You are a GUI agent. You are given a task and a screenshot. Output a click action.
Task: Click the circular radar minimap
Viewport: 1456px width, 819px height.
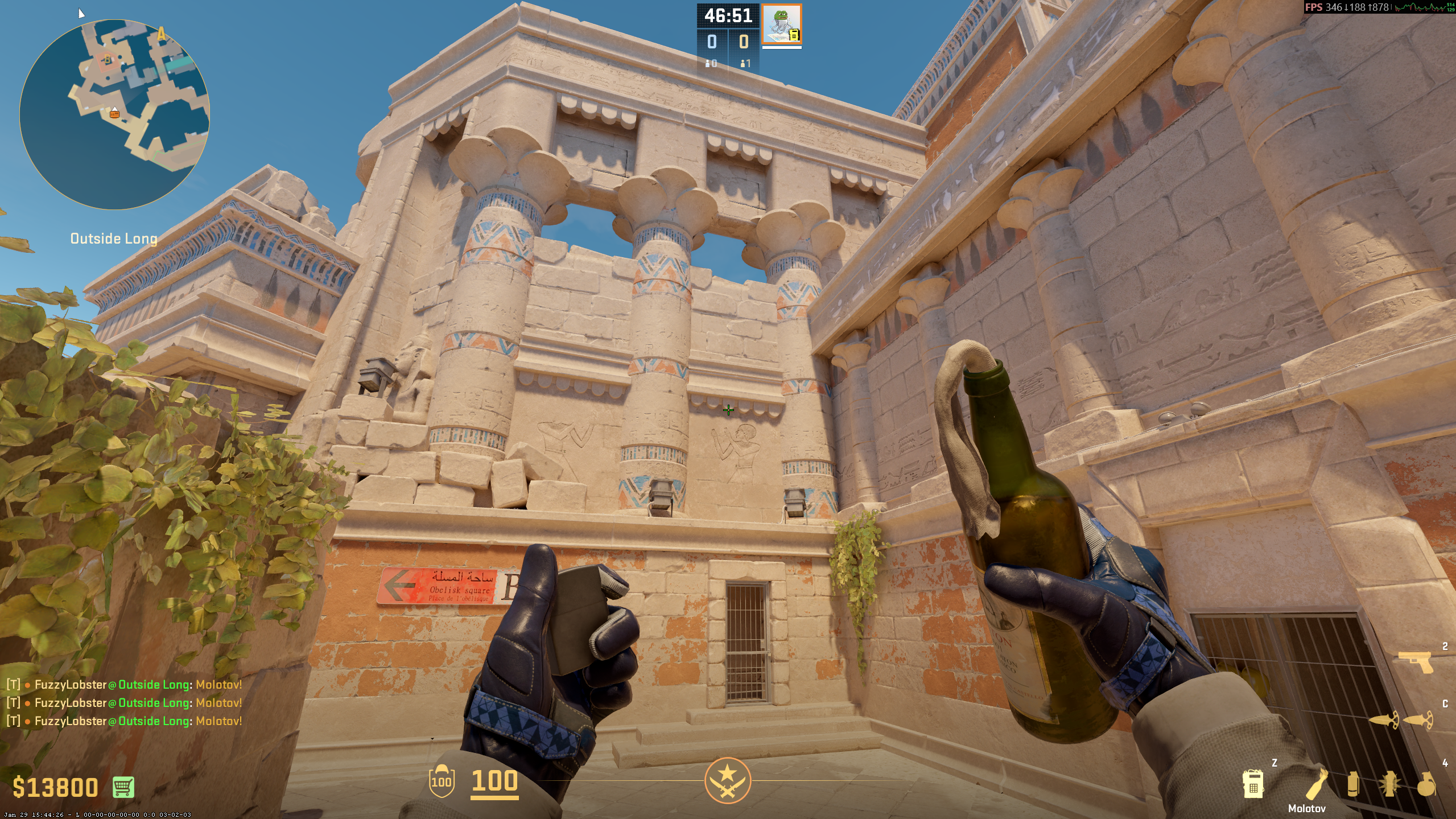(x=114, y=114)
